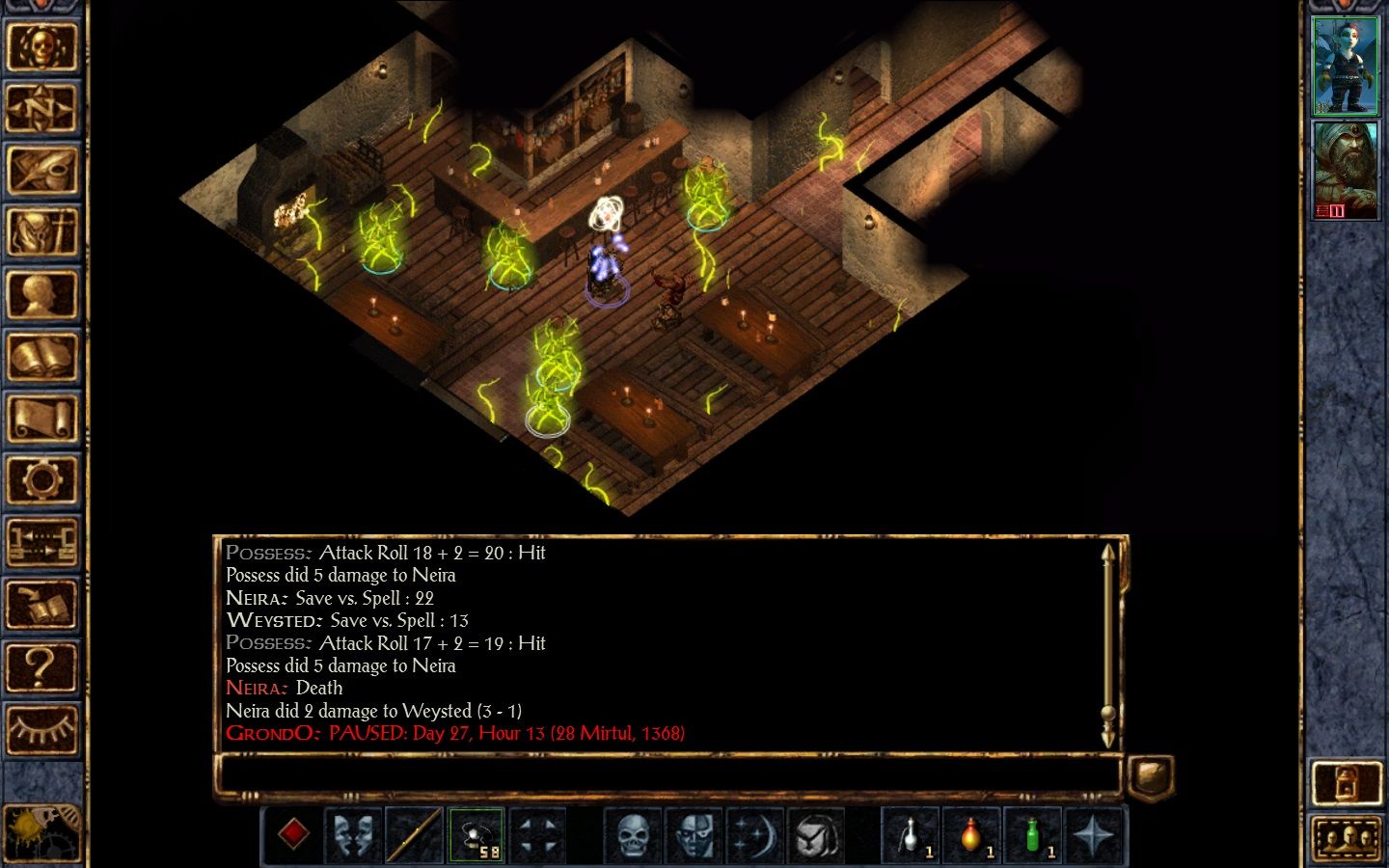Select the bearded turbaned man portrait
This screenshot has width=1389, height=868.
click(1346, 171)
